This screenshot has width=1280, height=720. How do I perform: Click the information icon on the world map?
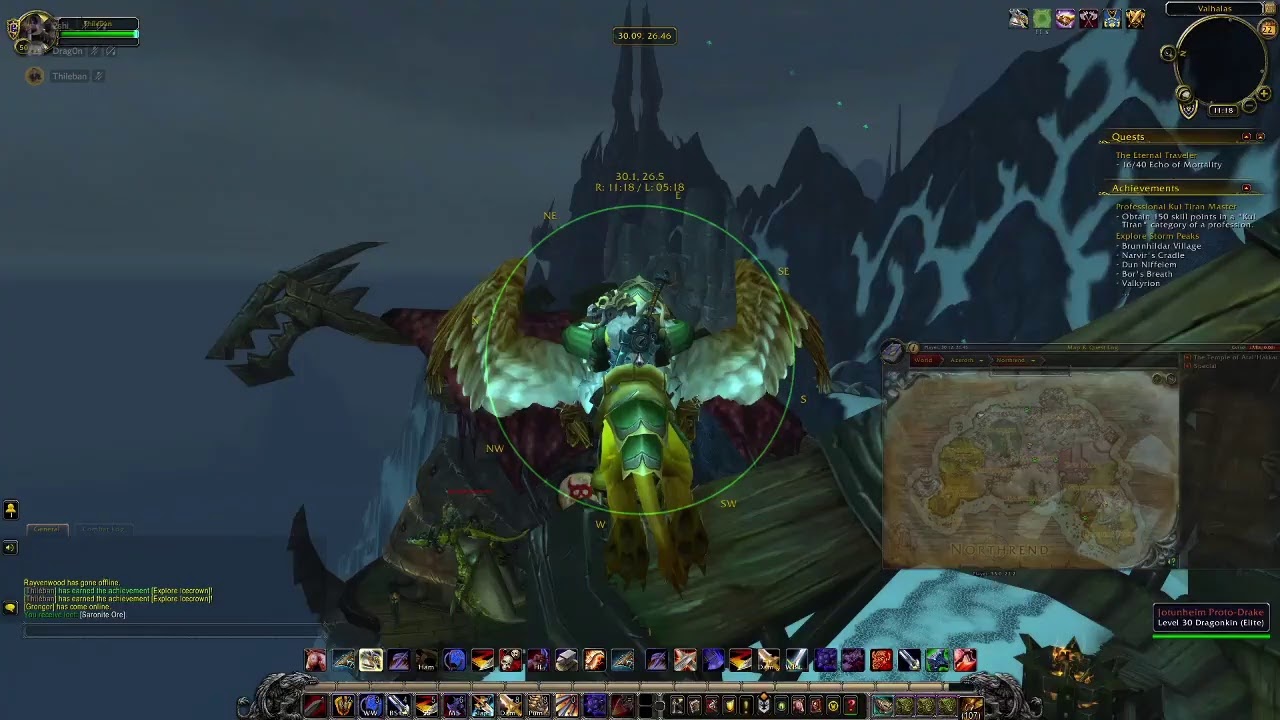(913, 348)
